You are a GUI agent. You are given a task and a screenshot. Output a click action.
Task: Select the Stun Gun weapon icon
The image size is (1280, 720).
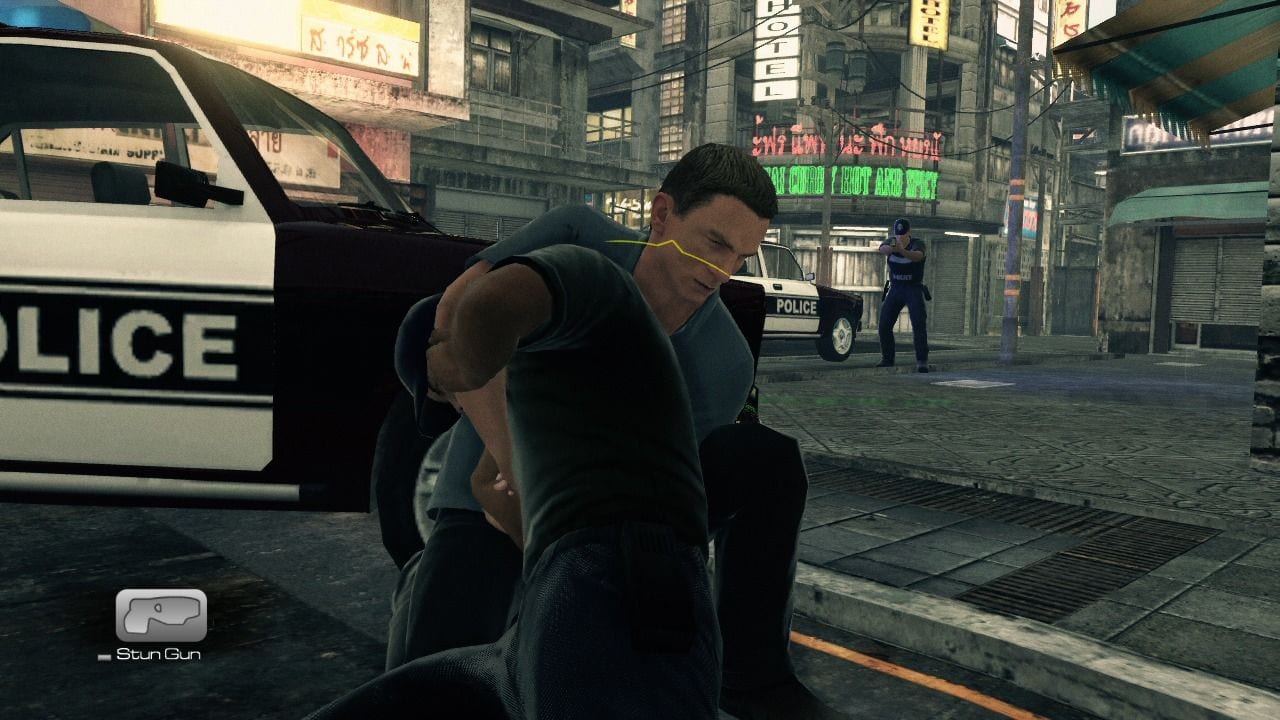click(161, 615)
